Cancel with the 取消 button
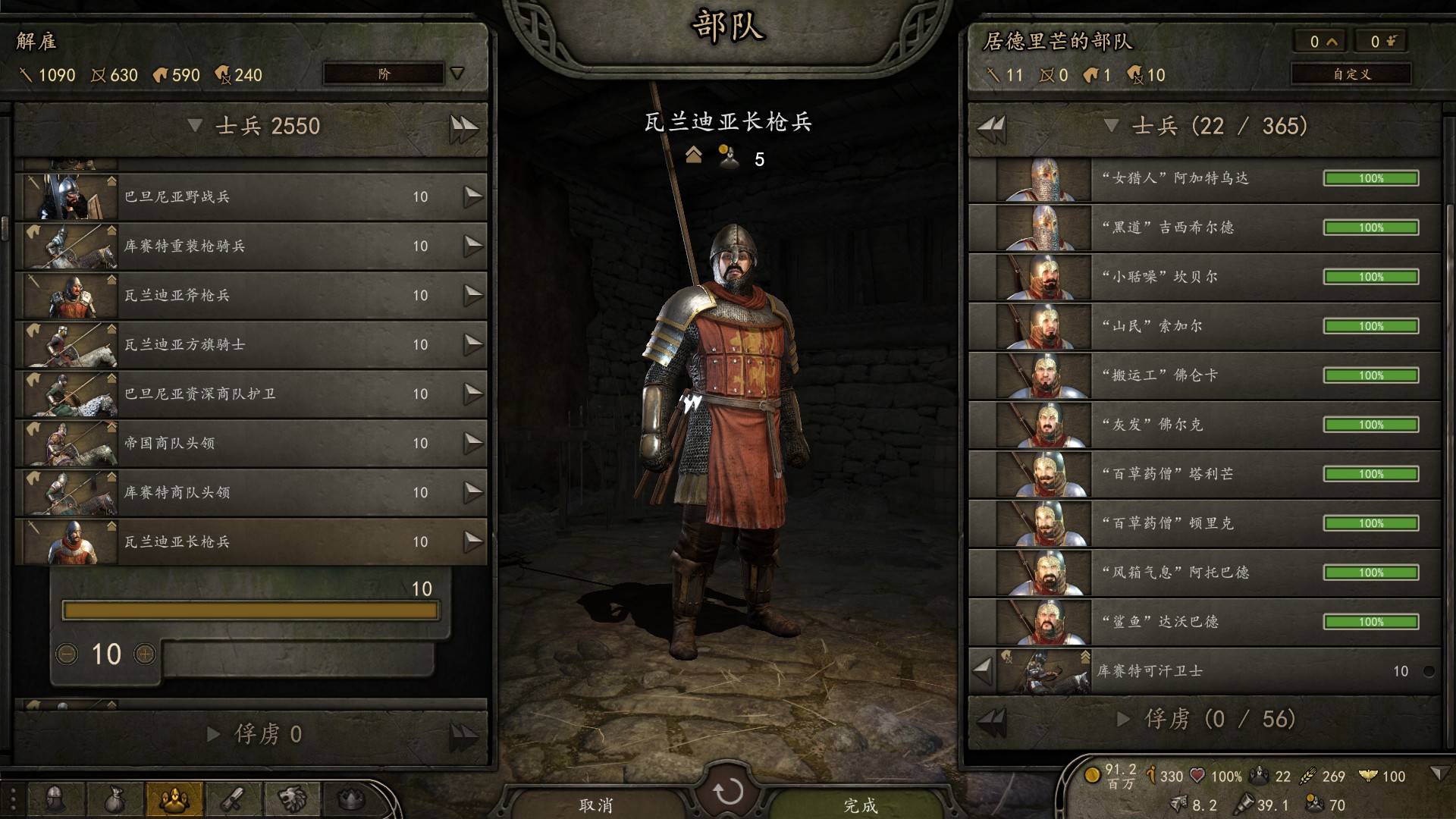 [x=596, y=805]
